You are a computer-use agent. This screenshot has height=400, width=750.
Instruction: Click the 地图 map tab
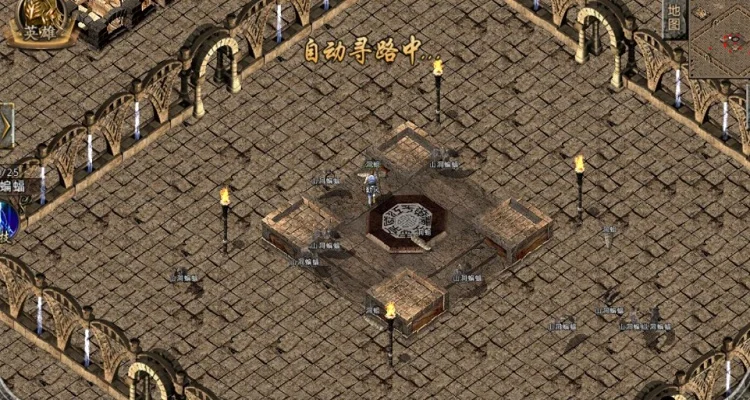675,18
